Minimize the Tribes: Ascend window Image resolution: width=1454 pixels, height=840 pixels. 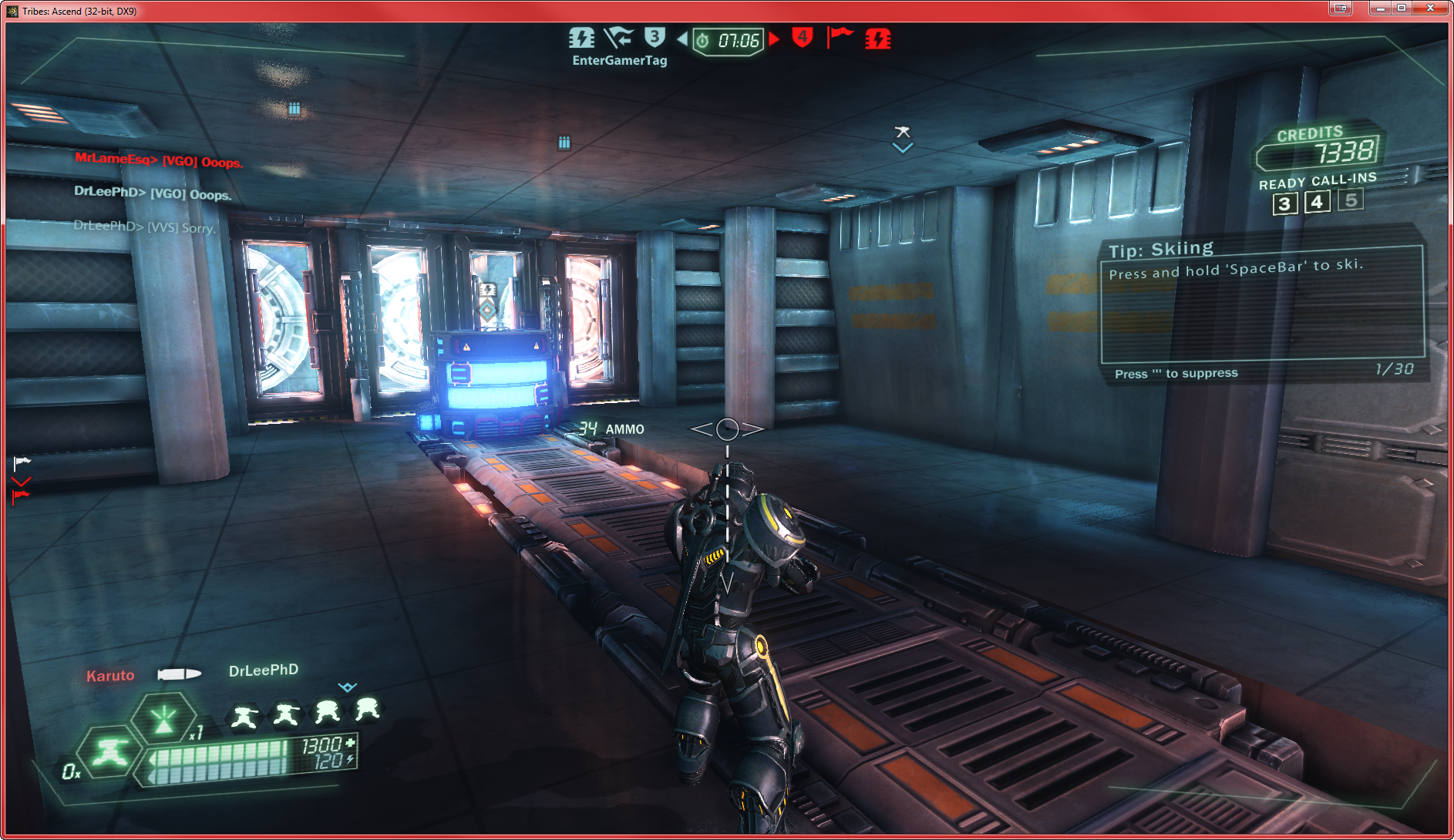tap(1381, 8)
